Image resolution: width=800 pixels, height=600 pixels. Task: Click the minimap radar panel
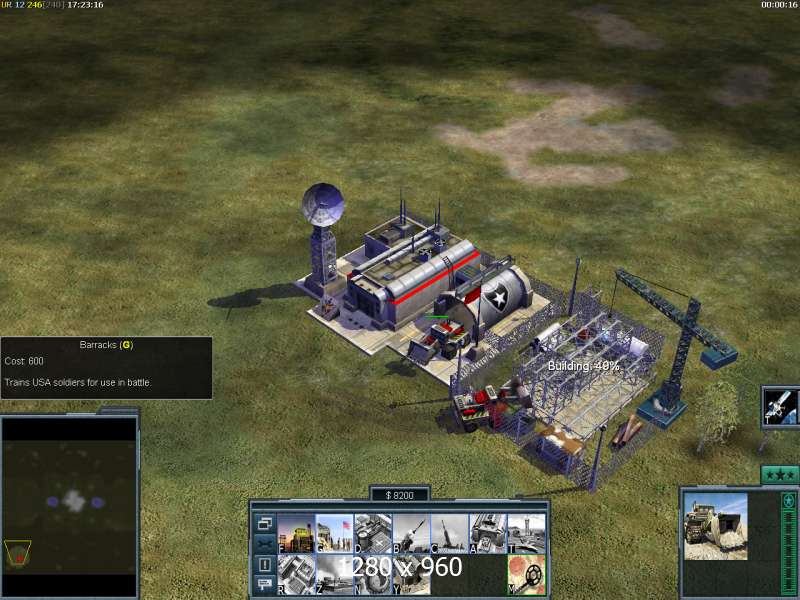coord(70,507)
